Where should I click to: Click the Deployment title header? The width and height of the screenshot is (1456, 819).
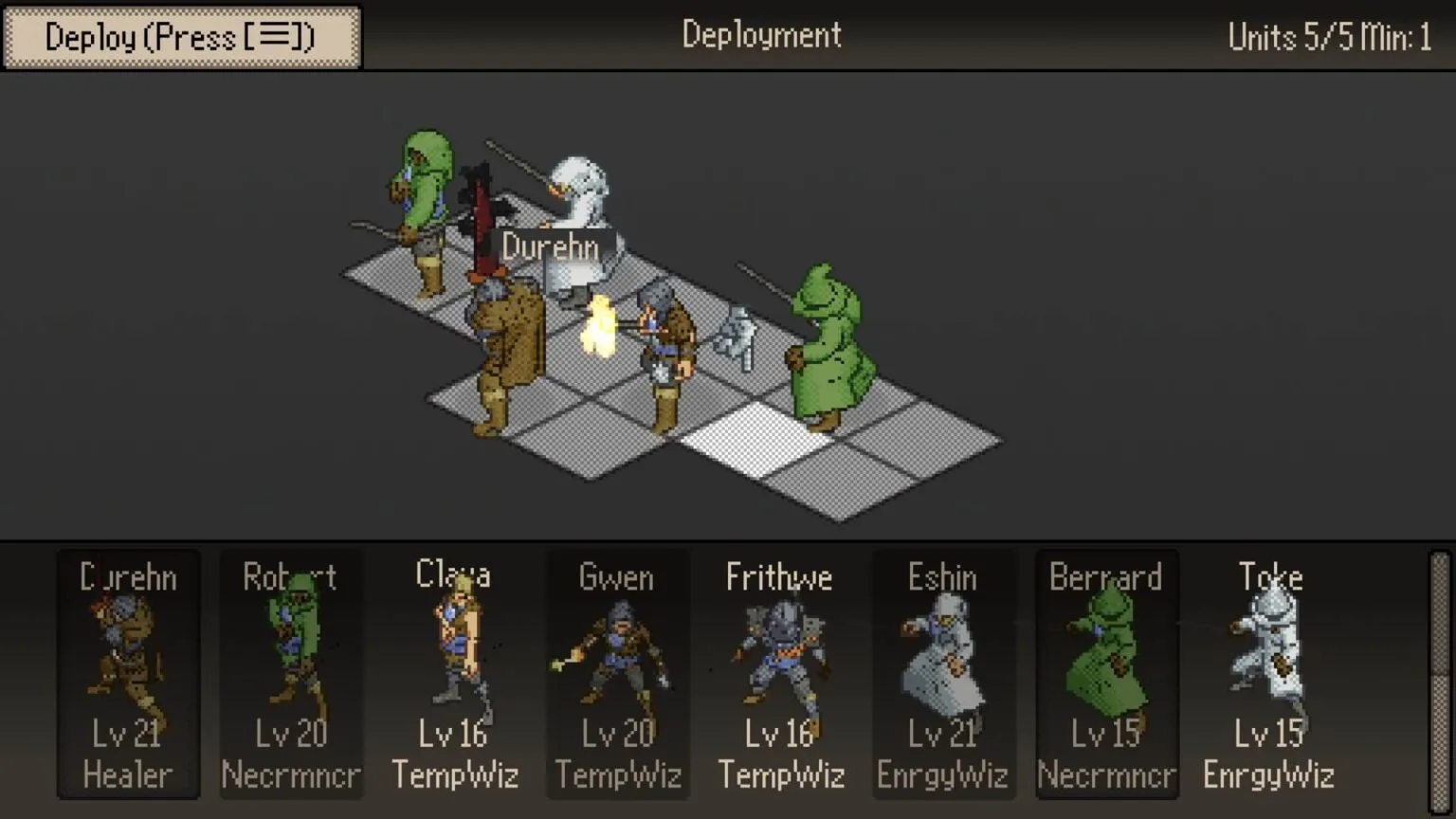(x=761, y=35)
